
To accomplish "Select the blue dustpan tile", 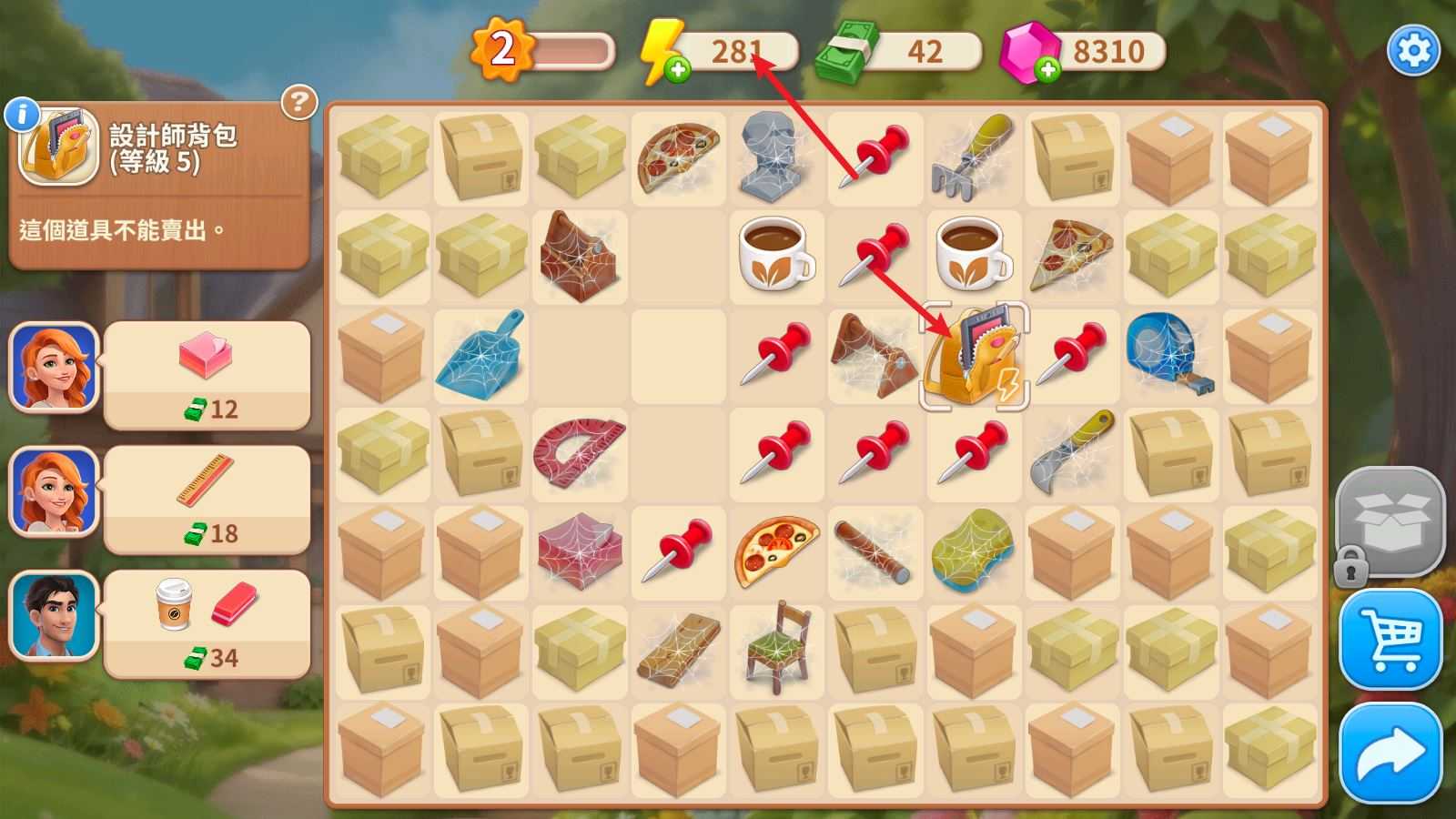I will (x=480, y=356).
